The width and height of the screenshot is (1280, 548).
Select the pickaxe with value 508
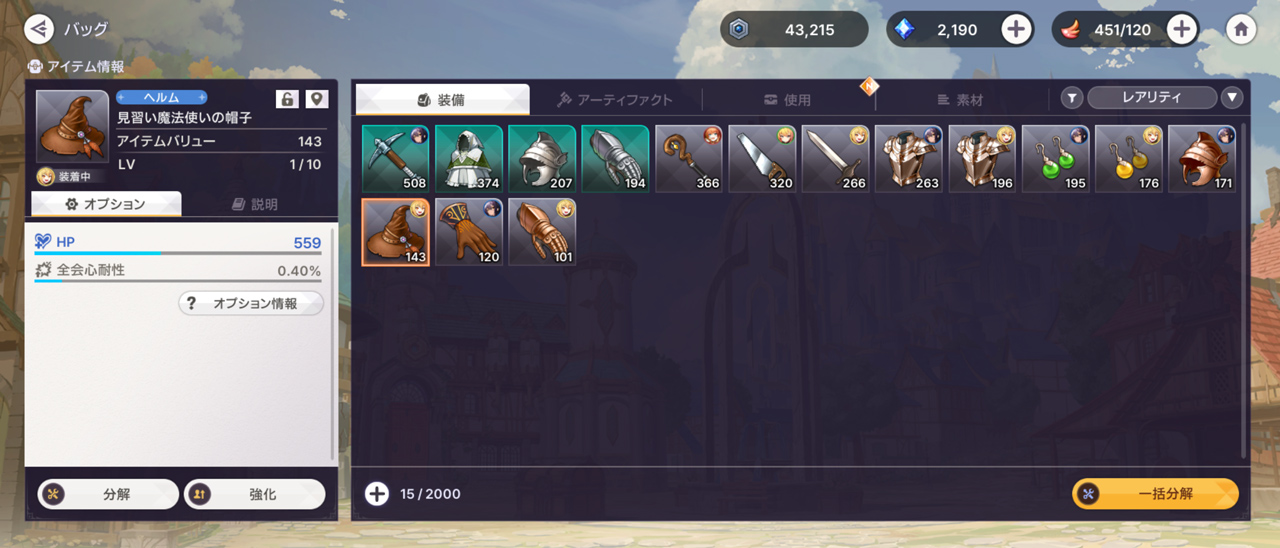(395, 158)
